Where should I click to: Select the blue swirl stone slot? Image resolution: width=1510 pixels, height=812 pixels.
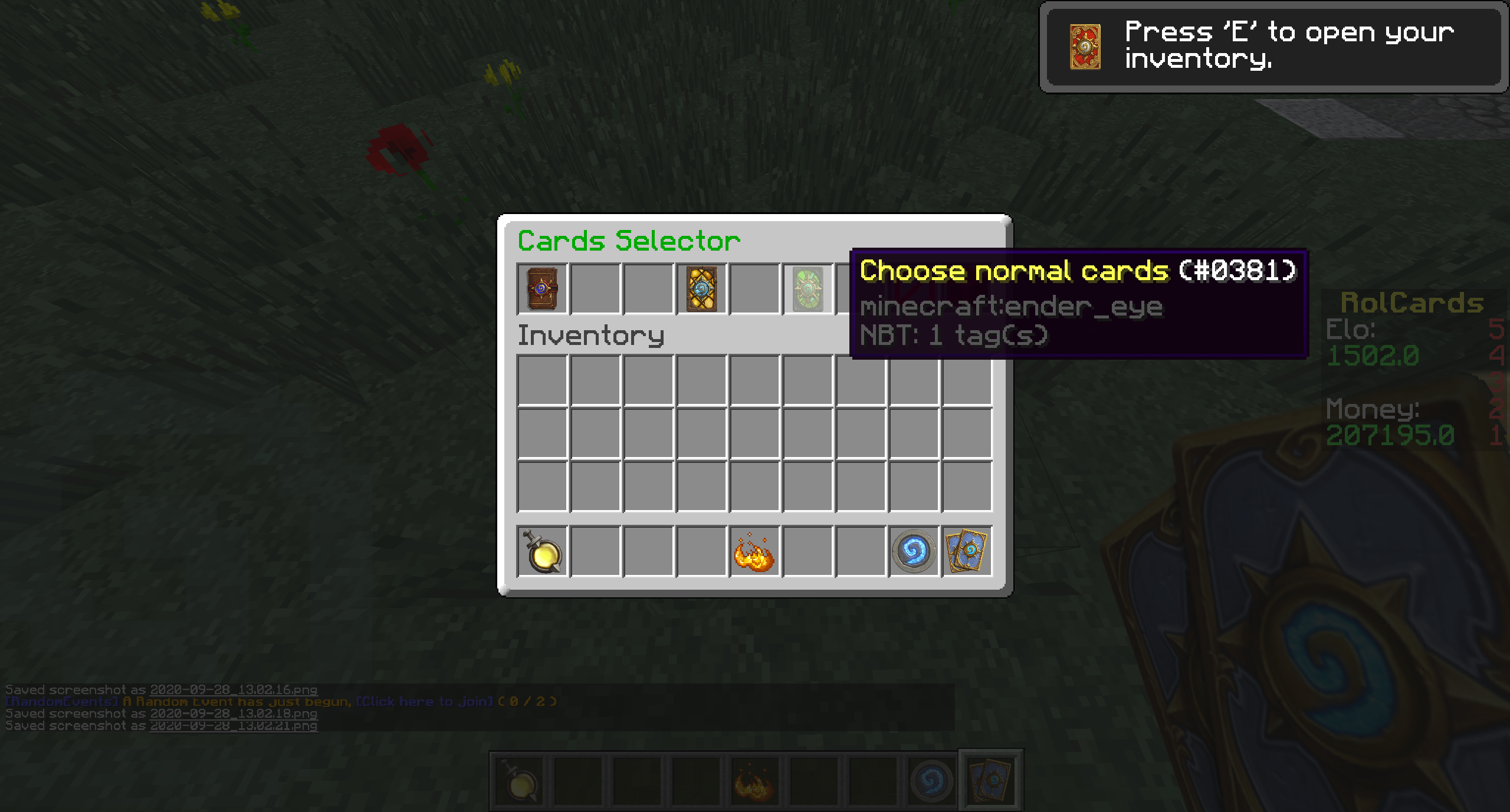coord(914,551)
